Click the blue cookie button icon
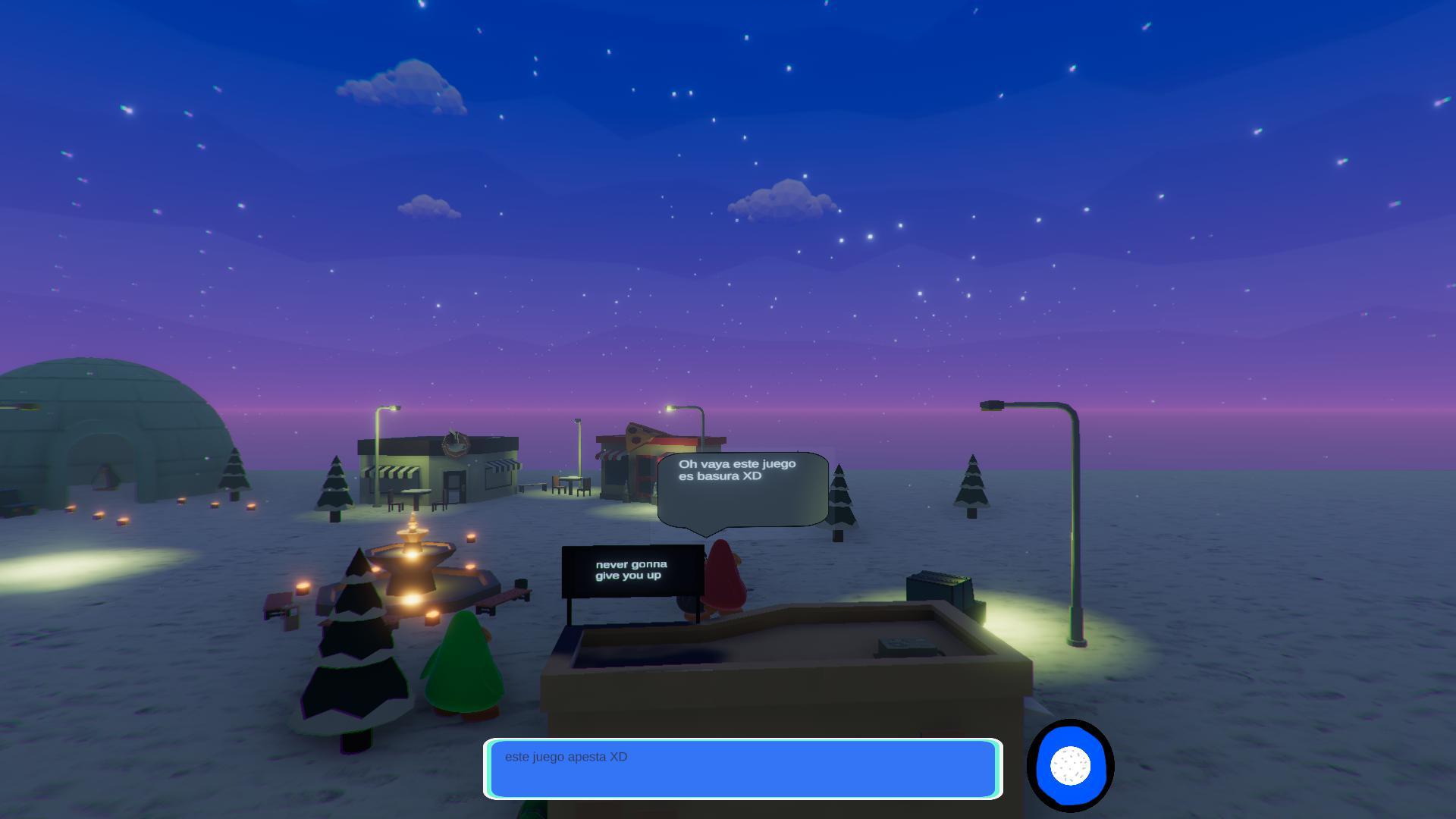 point(1071,767)
